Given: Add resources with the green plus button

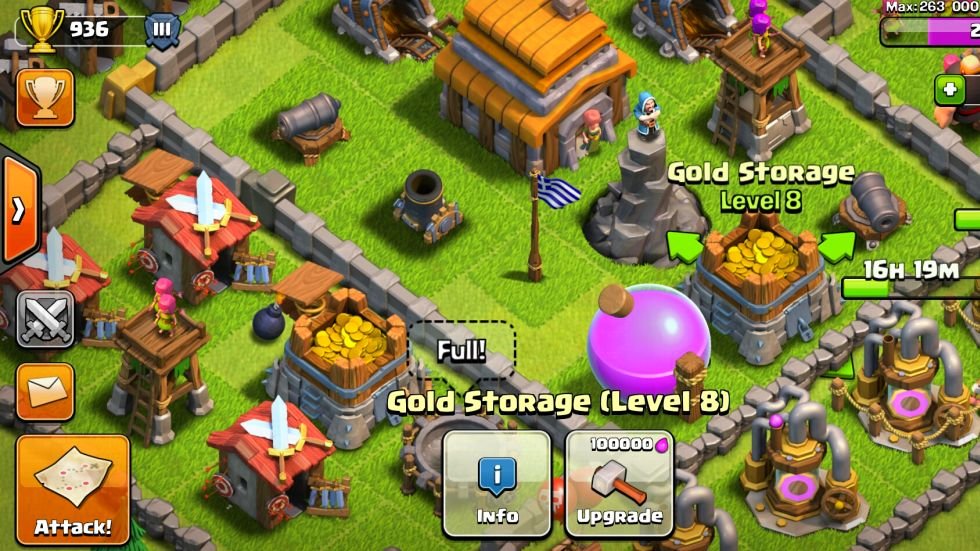Looking at the screenshot, I should 949,89.
